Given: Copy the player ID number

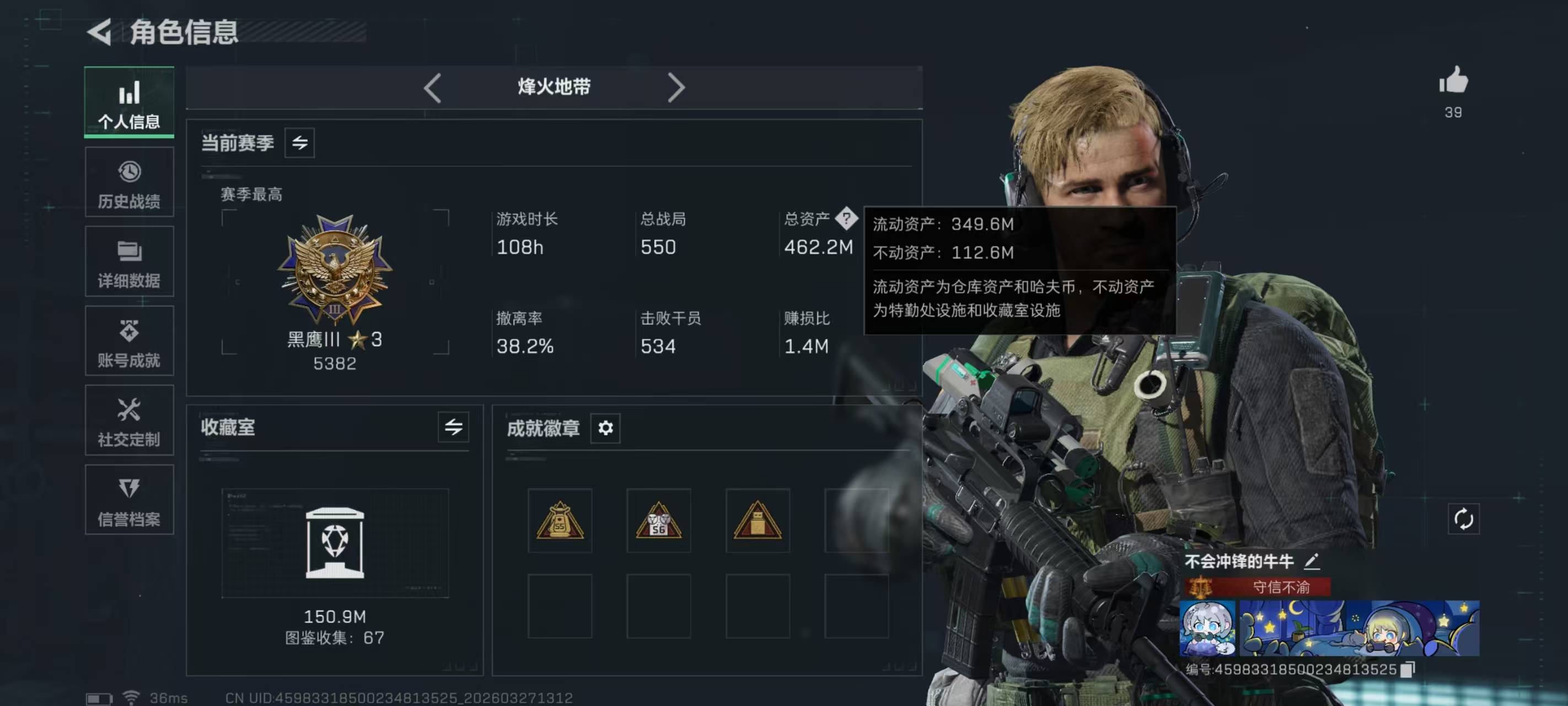Looking at the screenshot, I should (x=1408, y=670).
